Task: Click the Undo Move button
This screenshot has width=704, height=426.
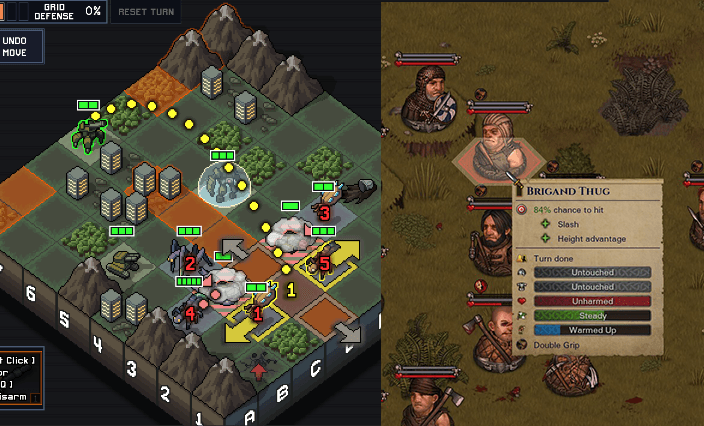Action: coord(18,47)
